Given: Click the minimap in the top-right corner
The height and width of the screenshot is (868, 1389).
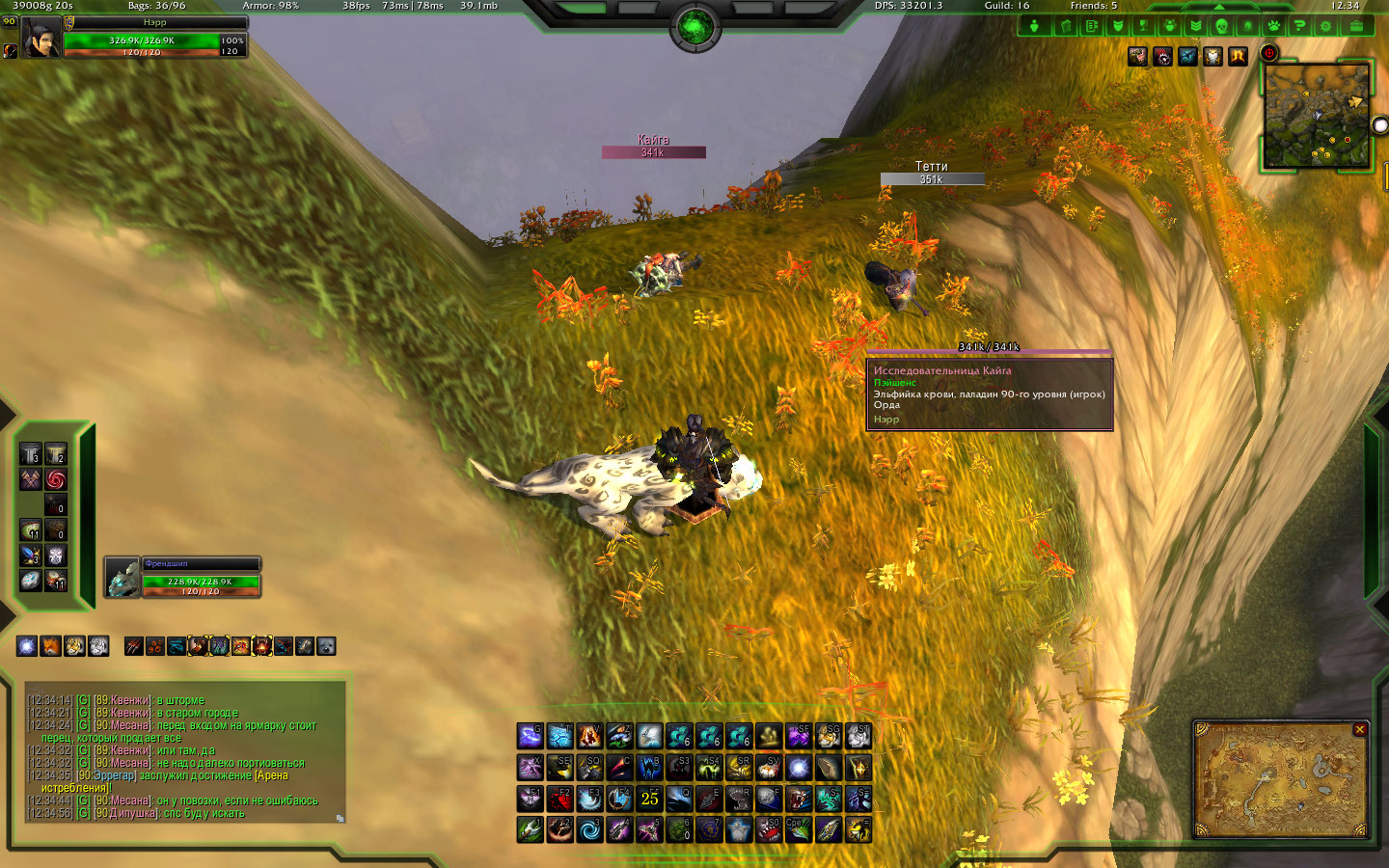Looking at the screenshot, I should click(1317, 116).
